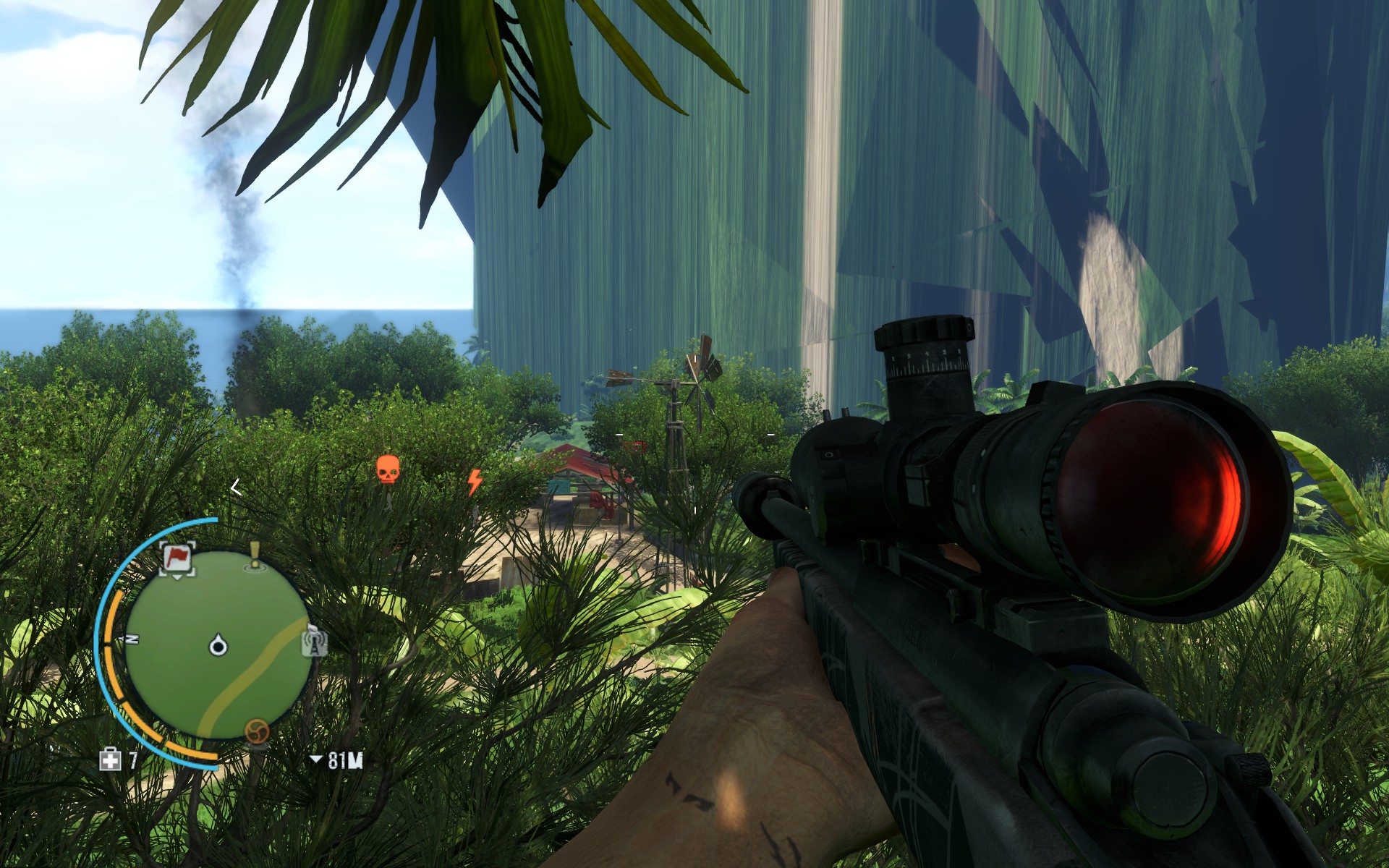Click the orange swirl minimap marker
Screen dimensions: 1389x868
pos(257,731)
